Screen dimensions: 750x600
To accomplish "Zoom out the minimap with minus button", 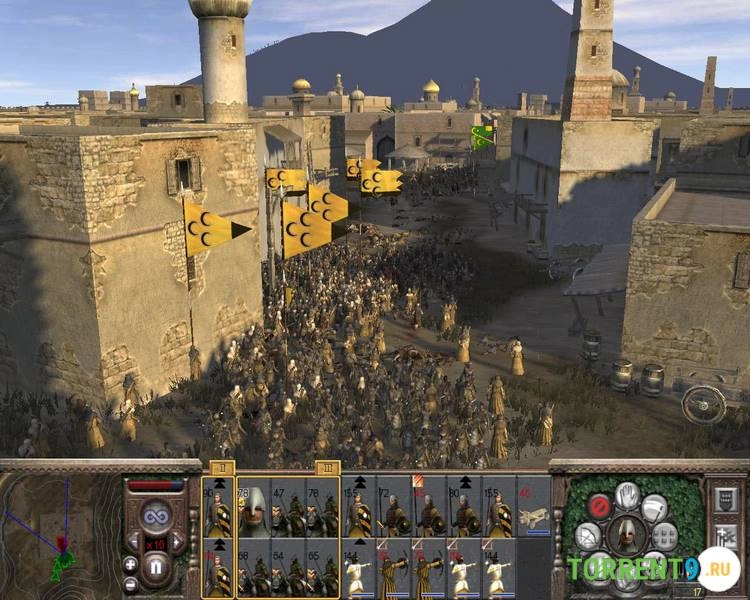I will click(x=130, y=583).
